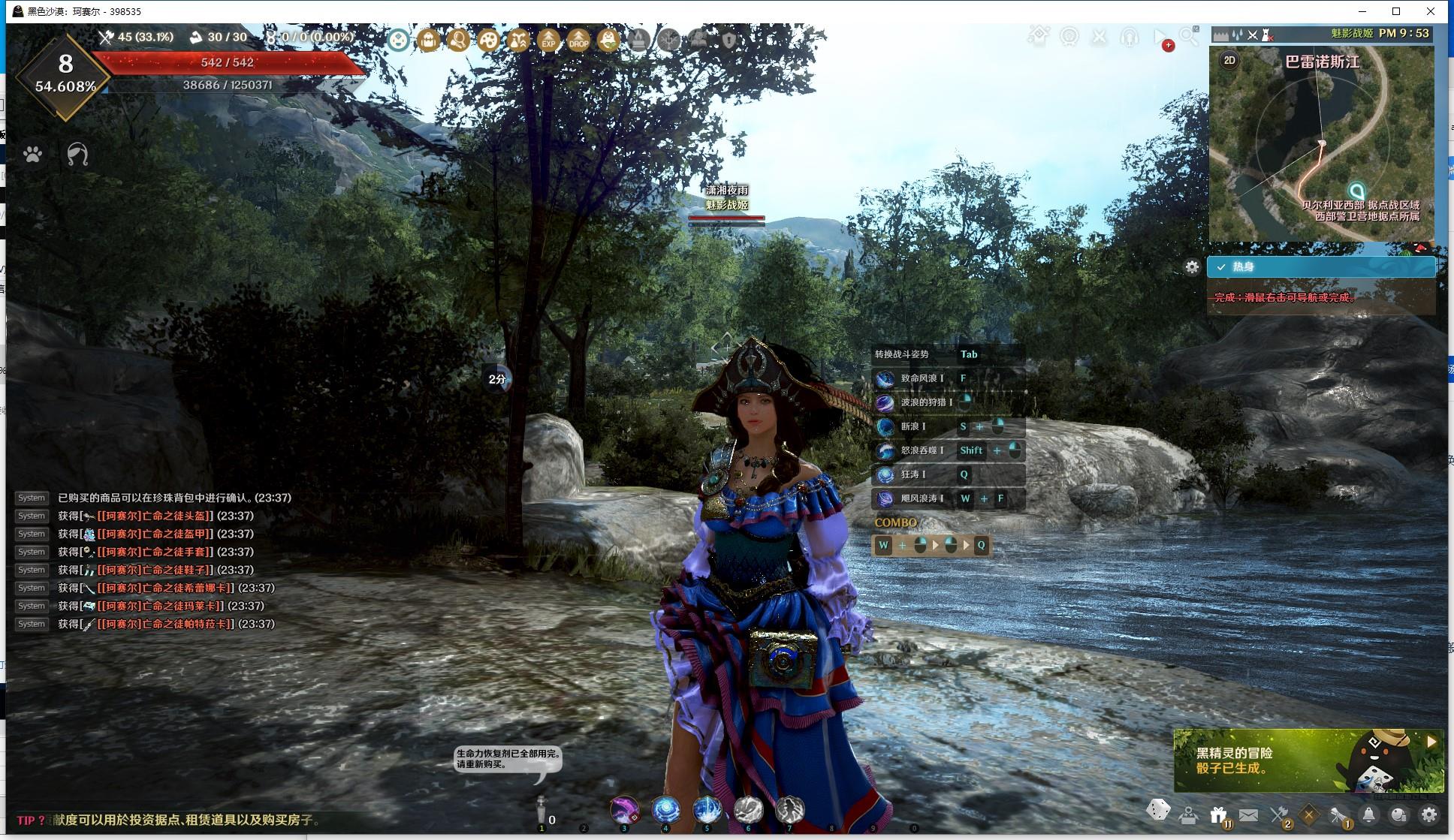1454x840 pixels.
Task: Click the white dice icon
Action: point(1158,811)
